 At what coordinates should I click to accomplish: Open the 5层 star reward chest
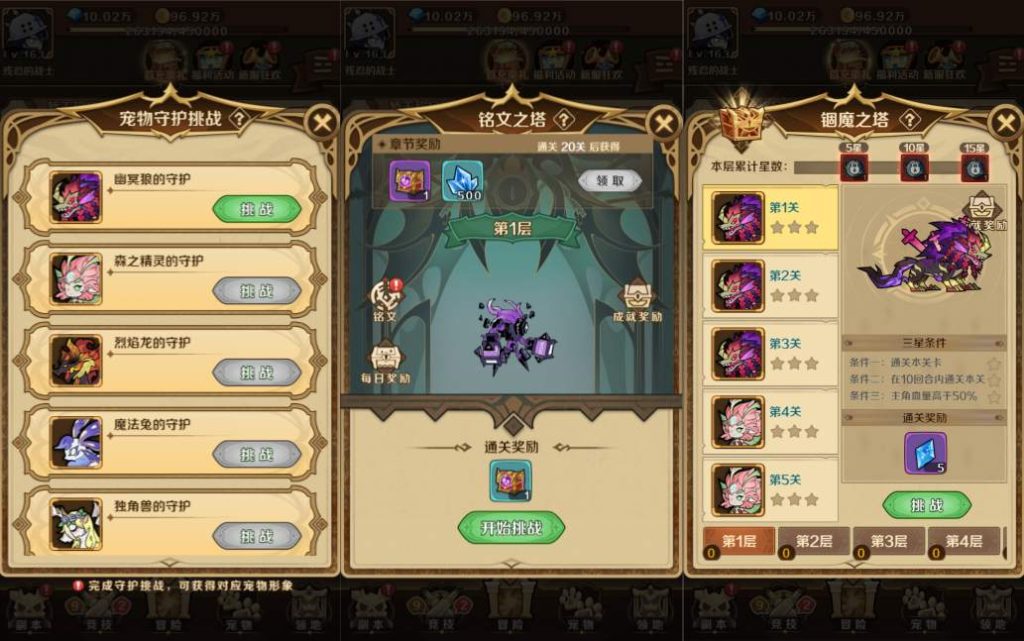click(853, 167)
